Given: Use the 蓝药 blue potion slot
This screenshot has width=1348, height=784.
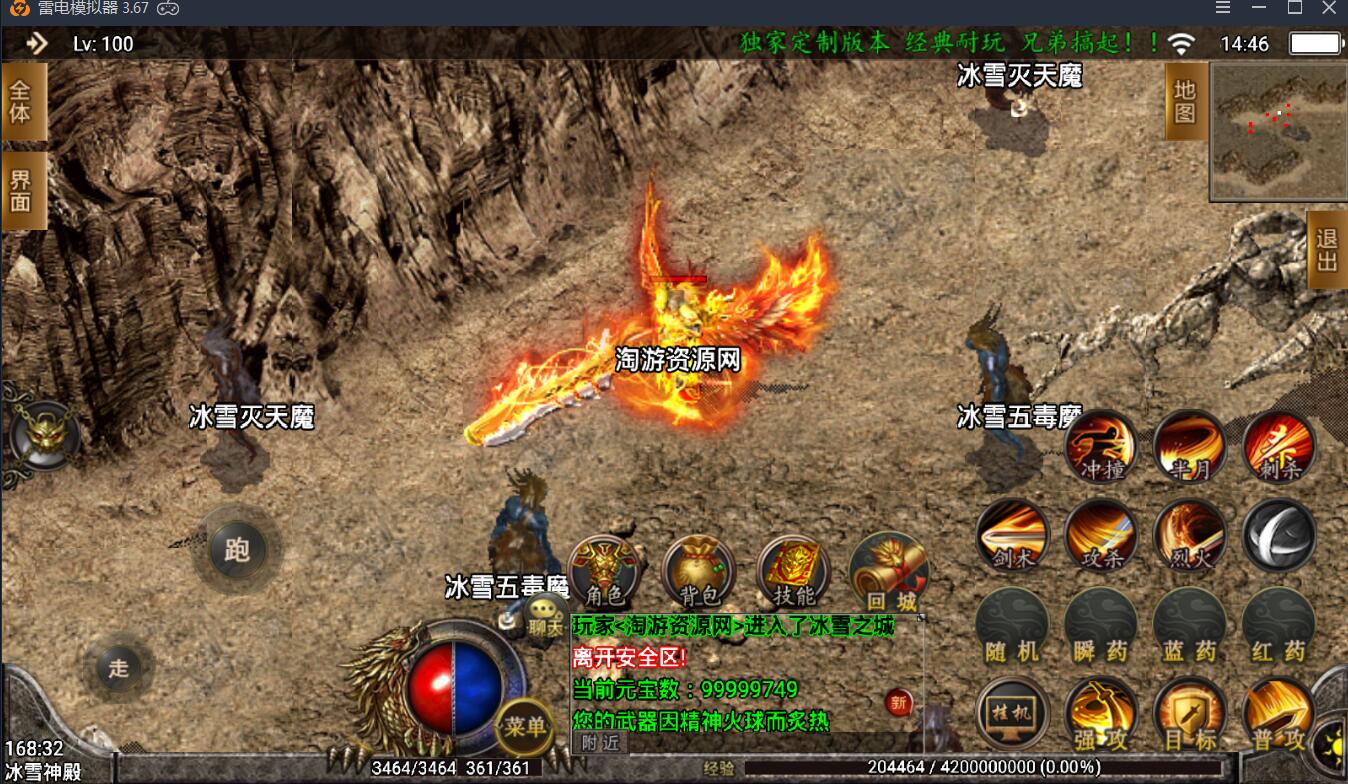Looking at the screenshot, I should point(1190,625).
